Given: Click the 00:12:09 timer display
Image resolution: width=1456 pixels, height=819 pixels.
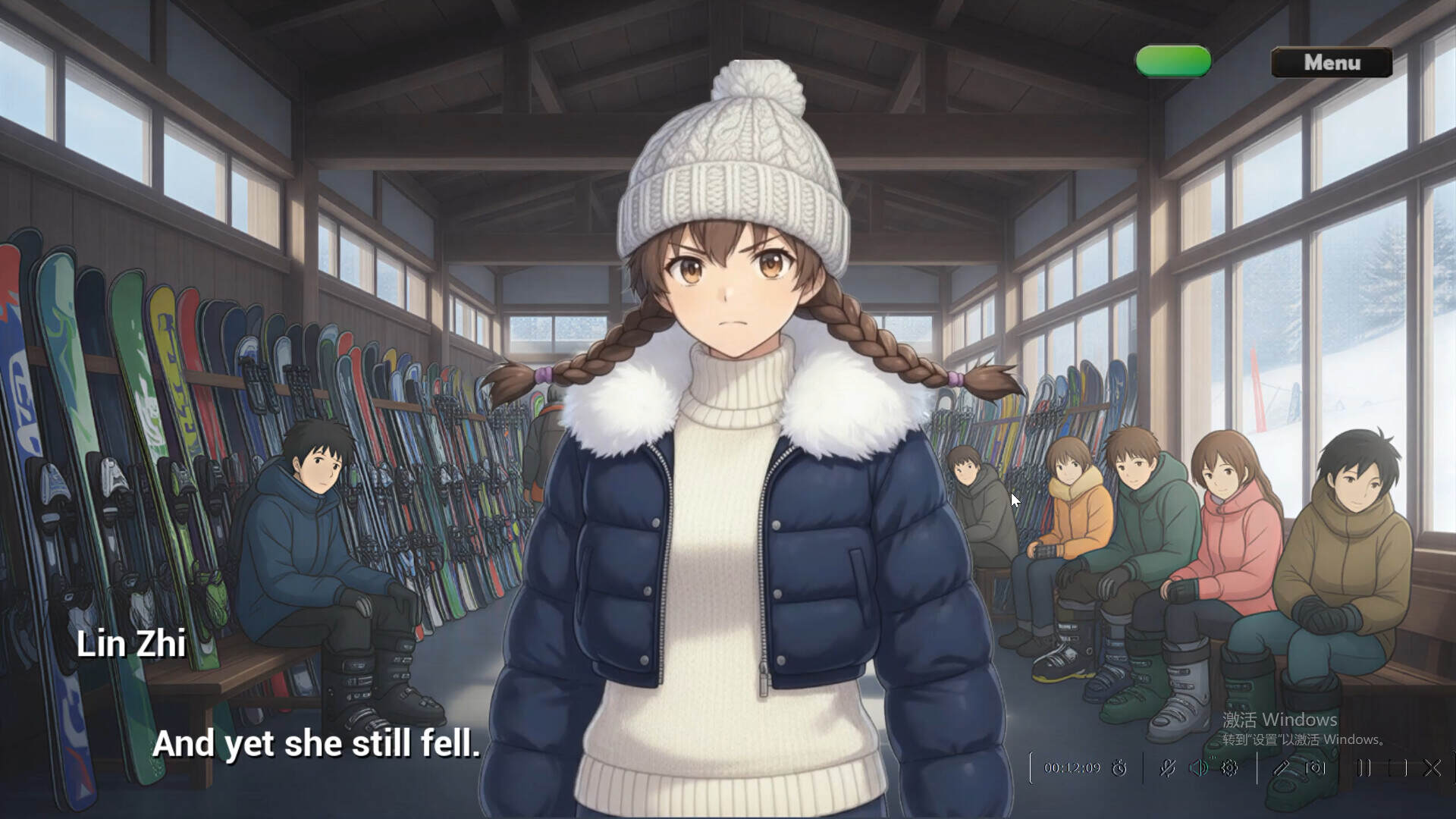Looking at the screenshot, I should click(x=1073, y=768).
